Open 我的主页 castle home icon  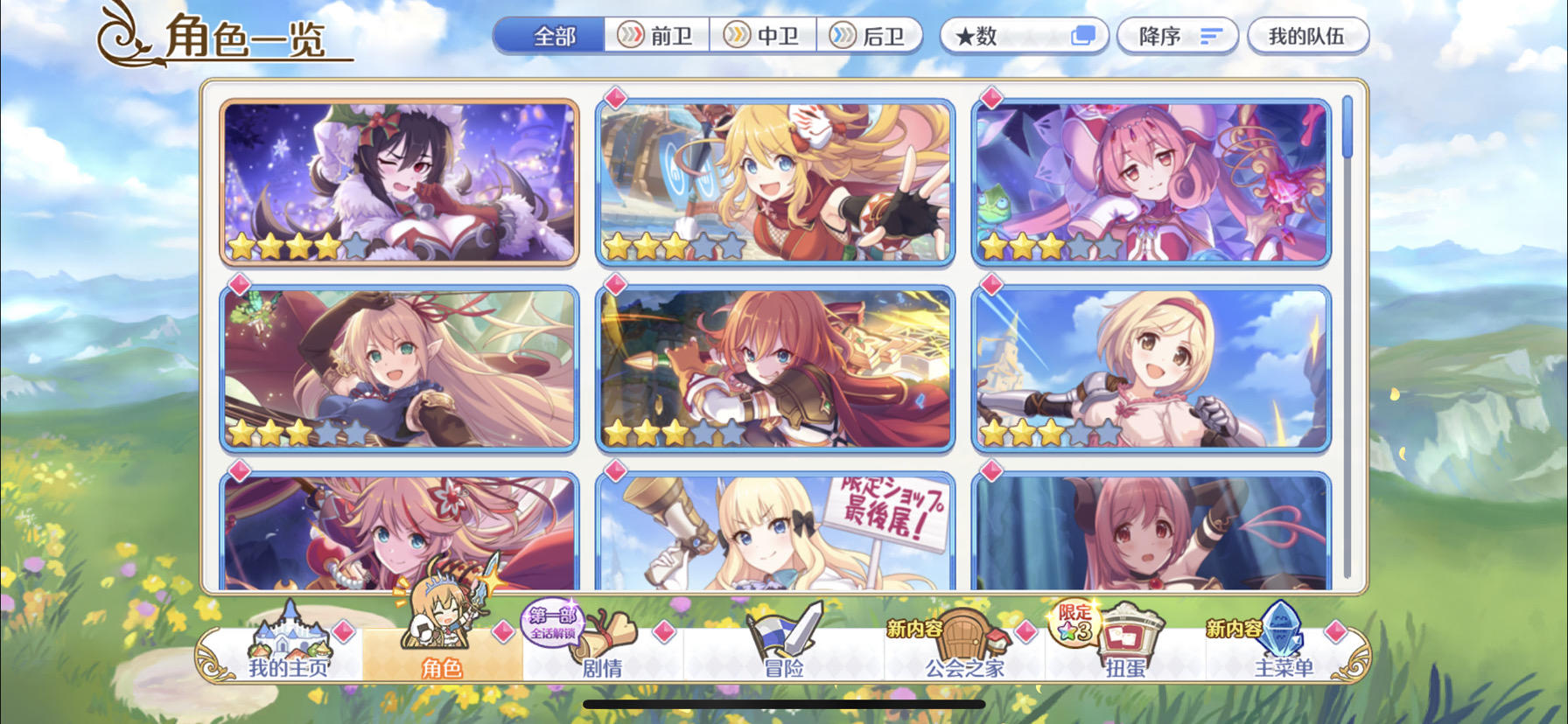287,638
